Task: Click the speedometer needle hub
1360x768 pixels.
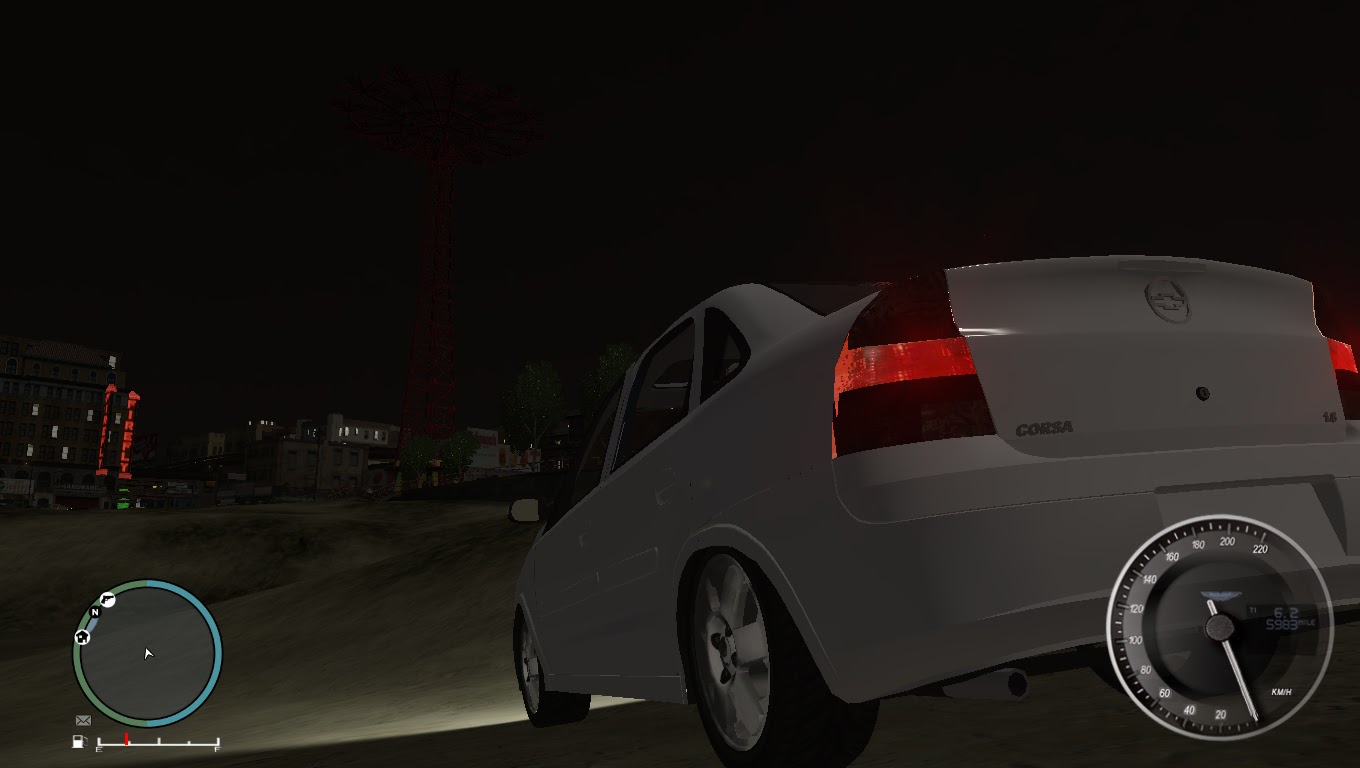Action: [1220, 628]
